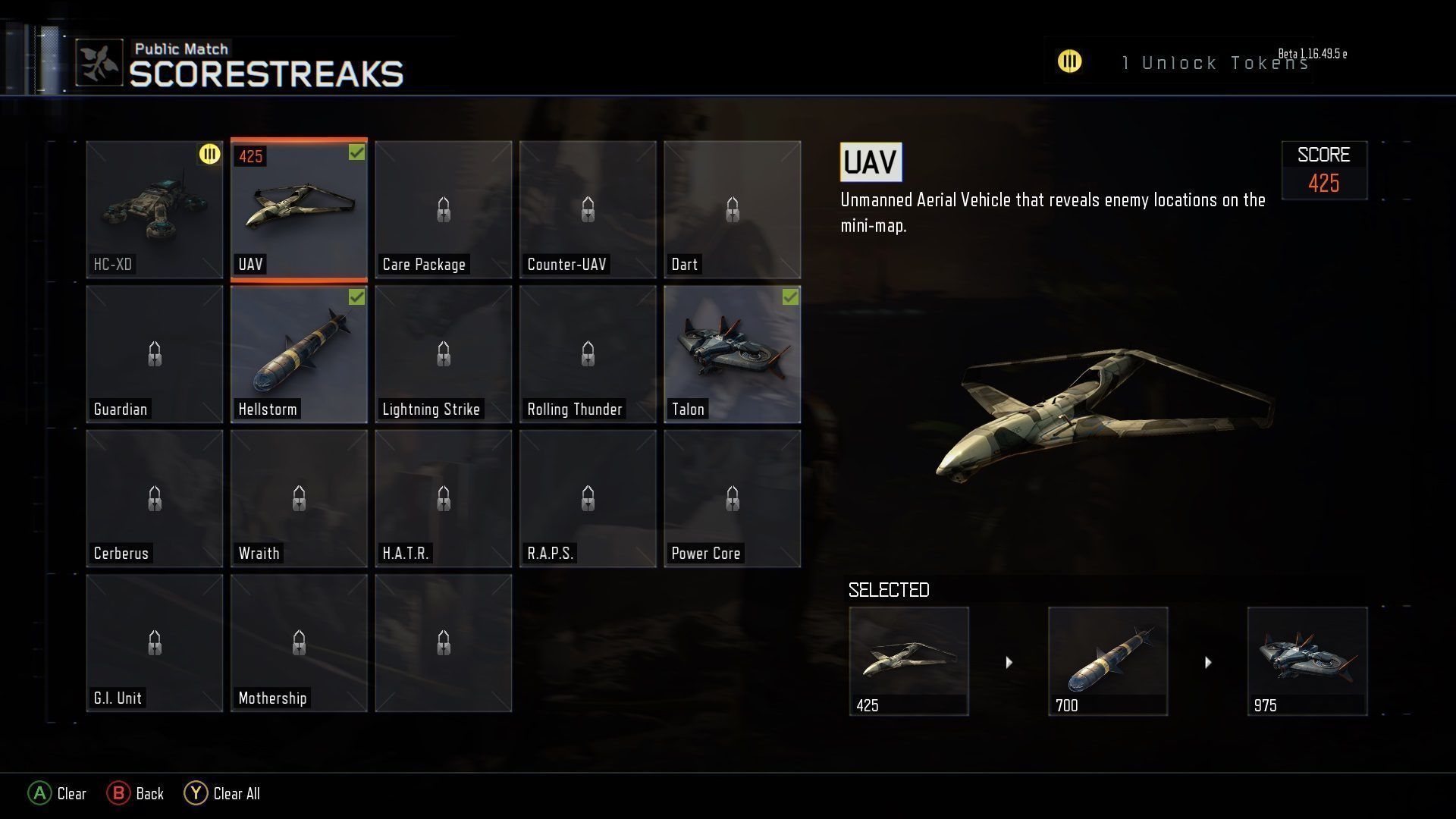This screenshot has width=1456, height=819.
Task: Click the selected 700 Hellstorm slot
Action: (1108, 661)
